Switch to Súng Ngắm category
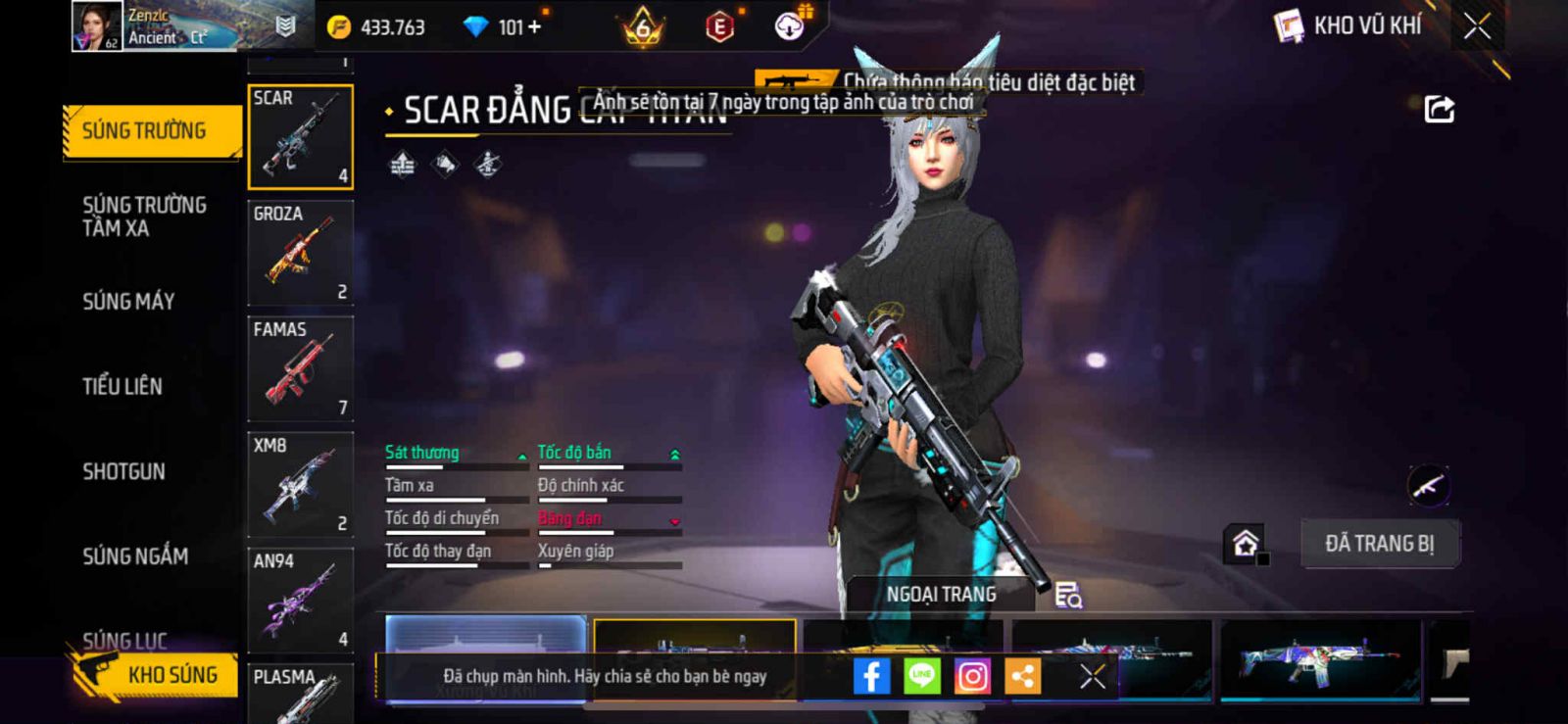This screenshot has width=1568, height=724. [x=135, y=556]
